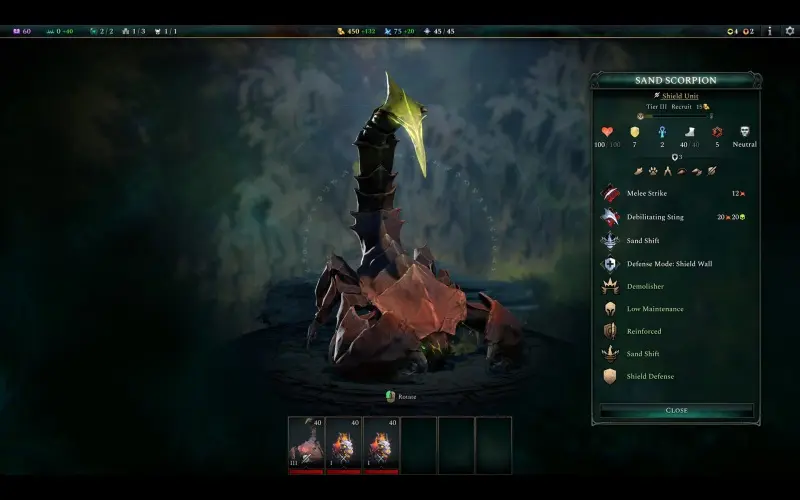The height and width of the screenshot is (500, 800).
Task: Click the yellow shield defense stat icon
Action: [x=634, y=132]
